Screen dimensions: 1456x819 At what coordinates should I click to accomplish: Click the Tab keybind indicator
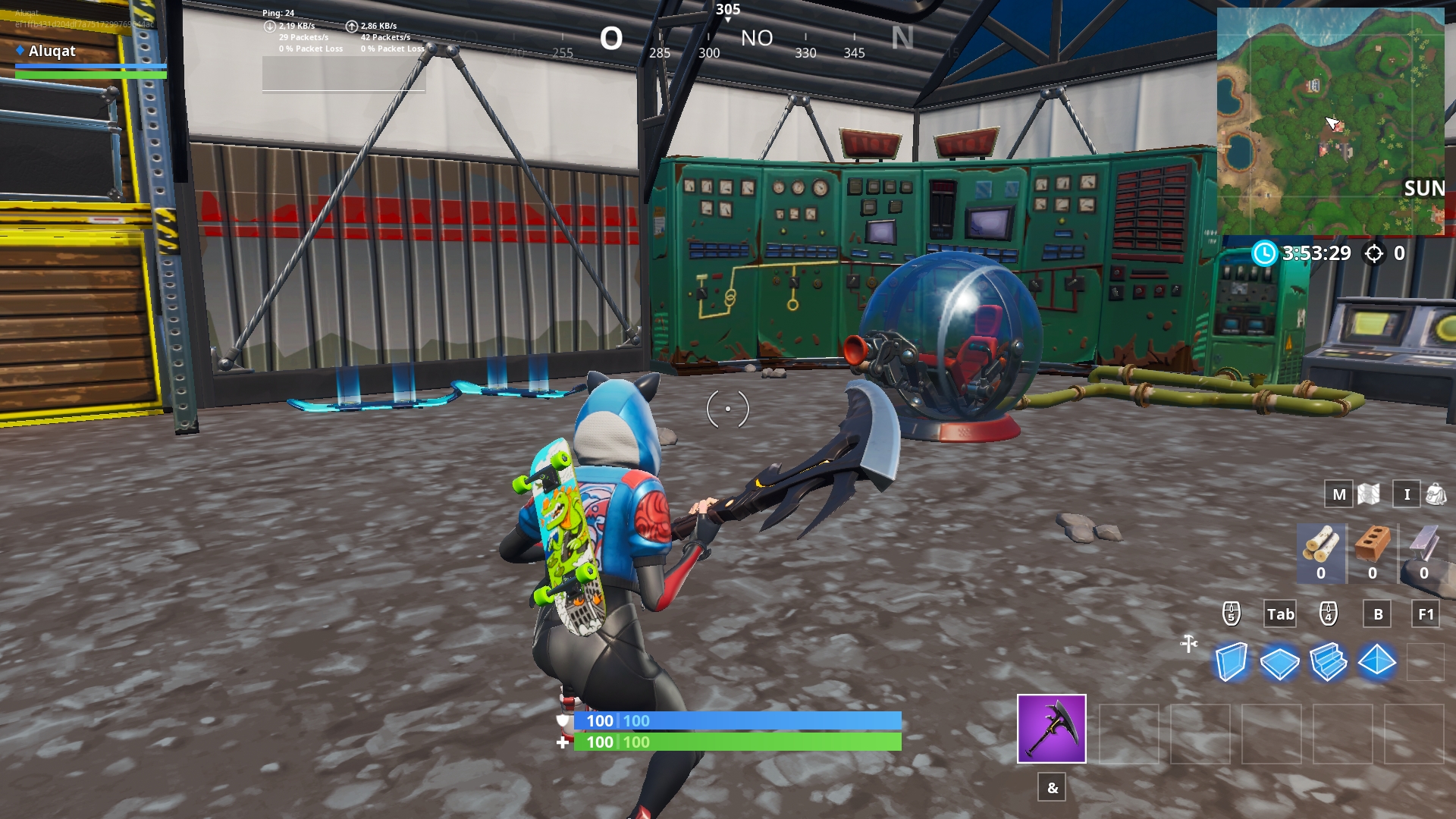[1280, 614]
